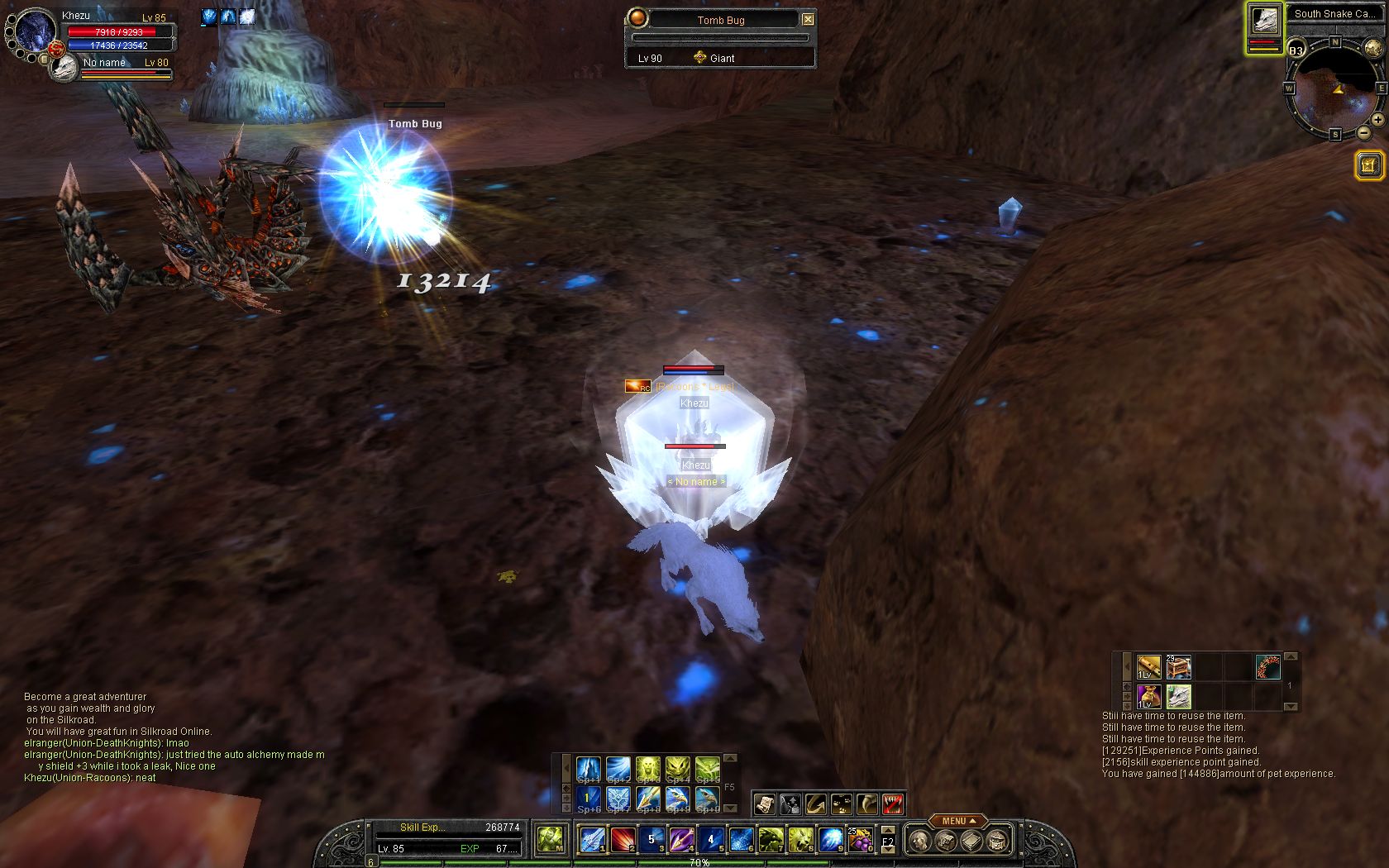The height and width of the screenshot is (868, 1389).
Task: Click the Khezu character portrait
Action: pos(36,33)
